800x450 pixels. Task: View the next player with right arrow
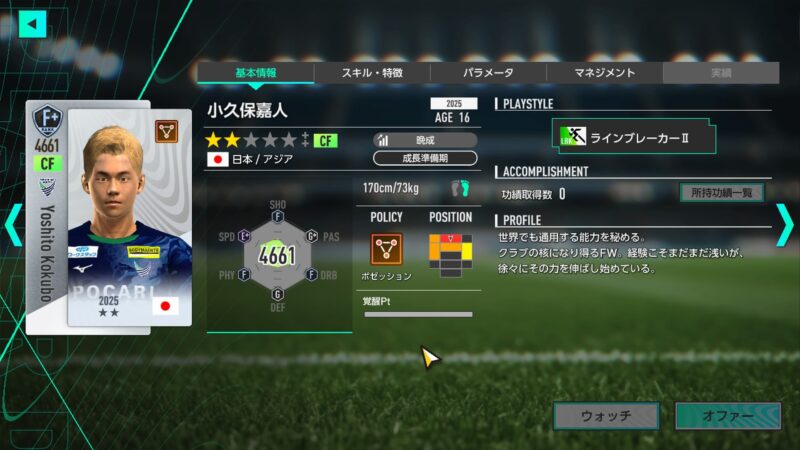786,225
